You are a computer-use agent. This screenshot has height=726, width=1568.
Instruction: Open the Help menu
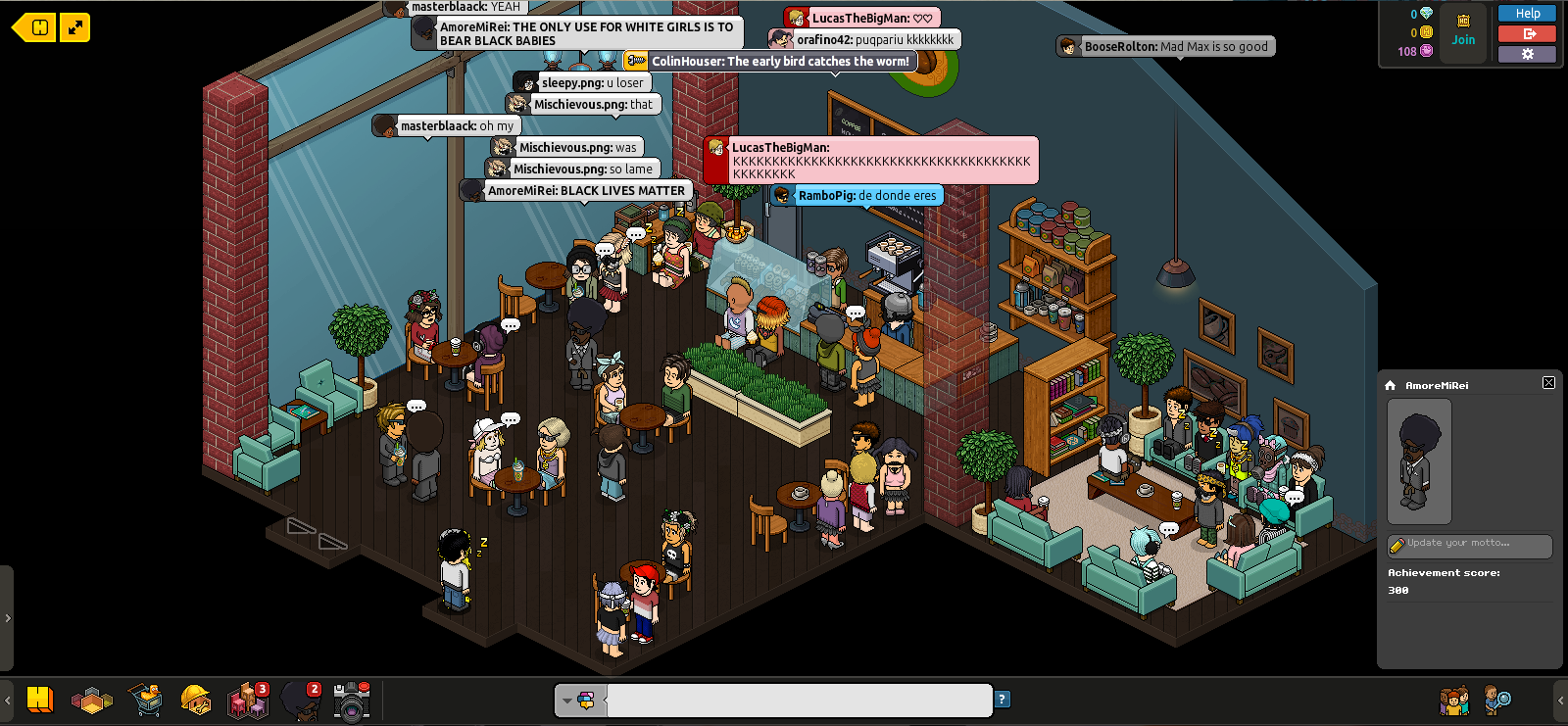(x=1527, y=14)
